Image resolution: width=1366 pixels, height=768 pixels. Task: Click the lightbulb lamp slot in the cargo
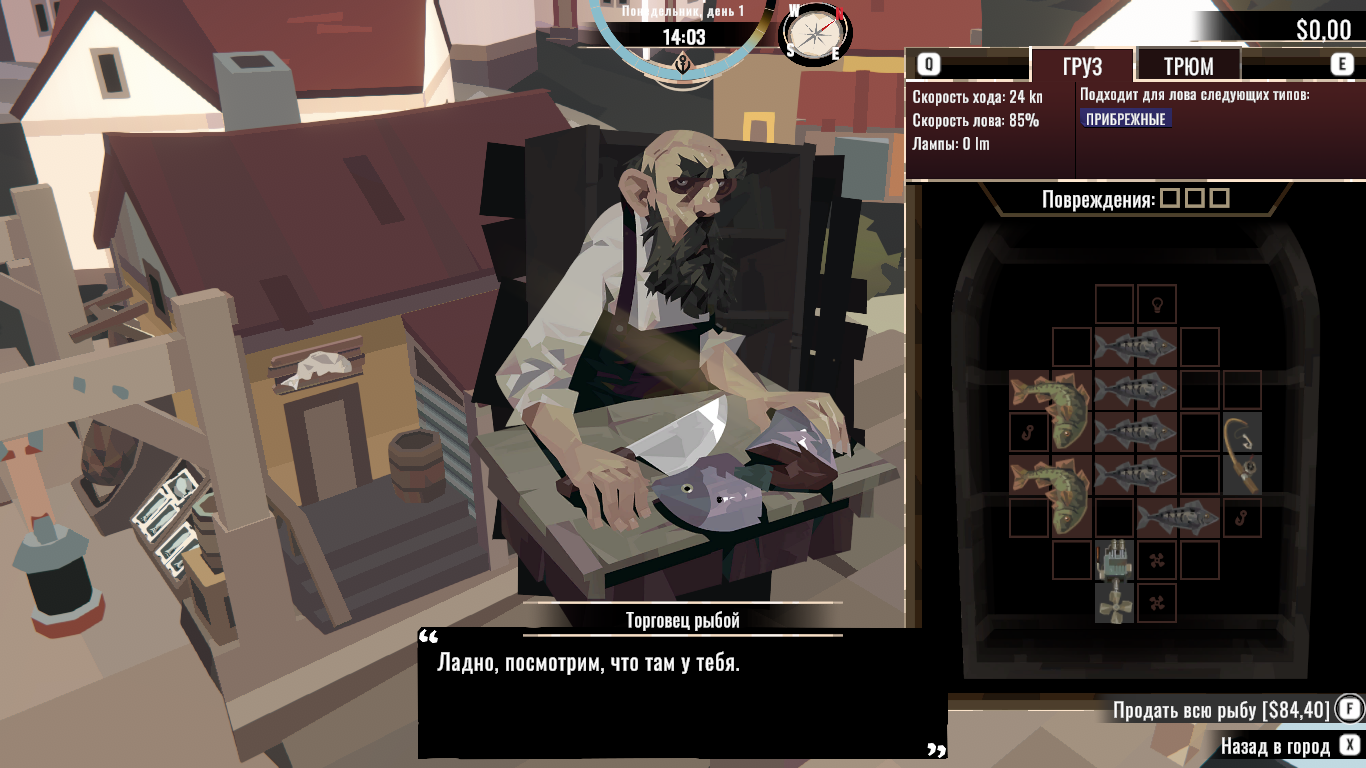(x=1157, y=304)
